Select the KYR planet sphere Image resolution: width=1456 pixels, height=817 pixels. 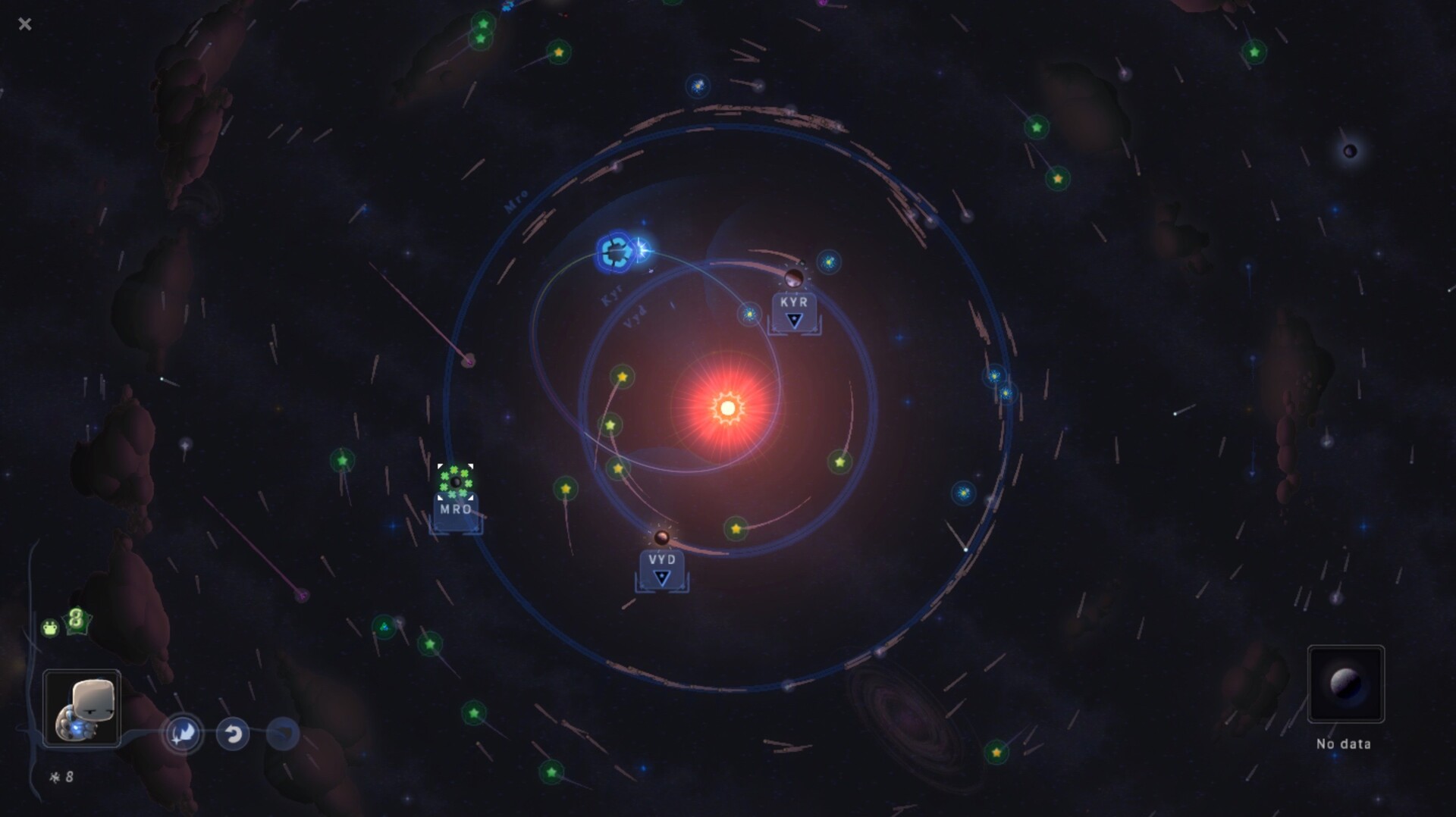click(x=794, y=277)
